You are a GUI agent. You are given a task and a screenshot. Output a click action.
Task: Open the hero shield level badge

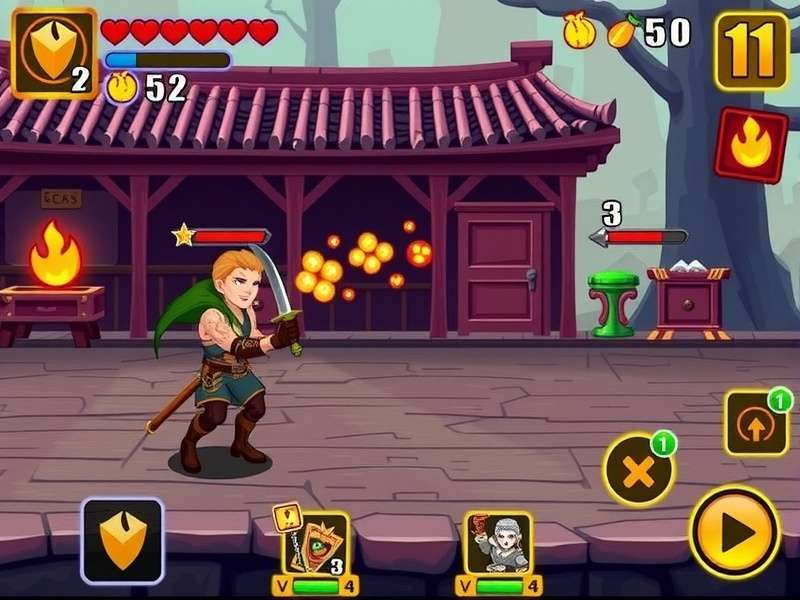pyautogui.click(x=54, y=52)
